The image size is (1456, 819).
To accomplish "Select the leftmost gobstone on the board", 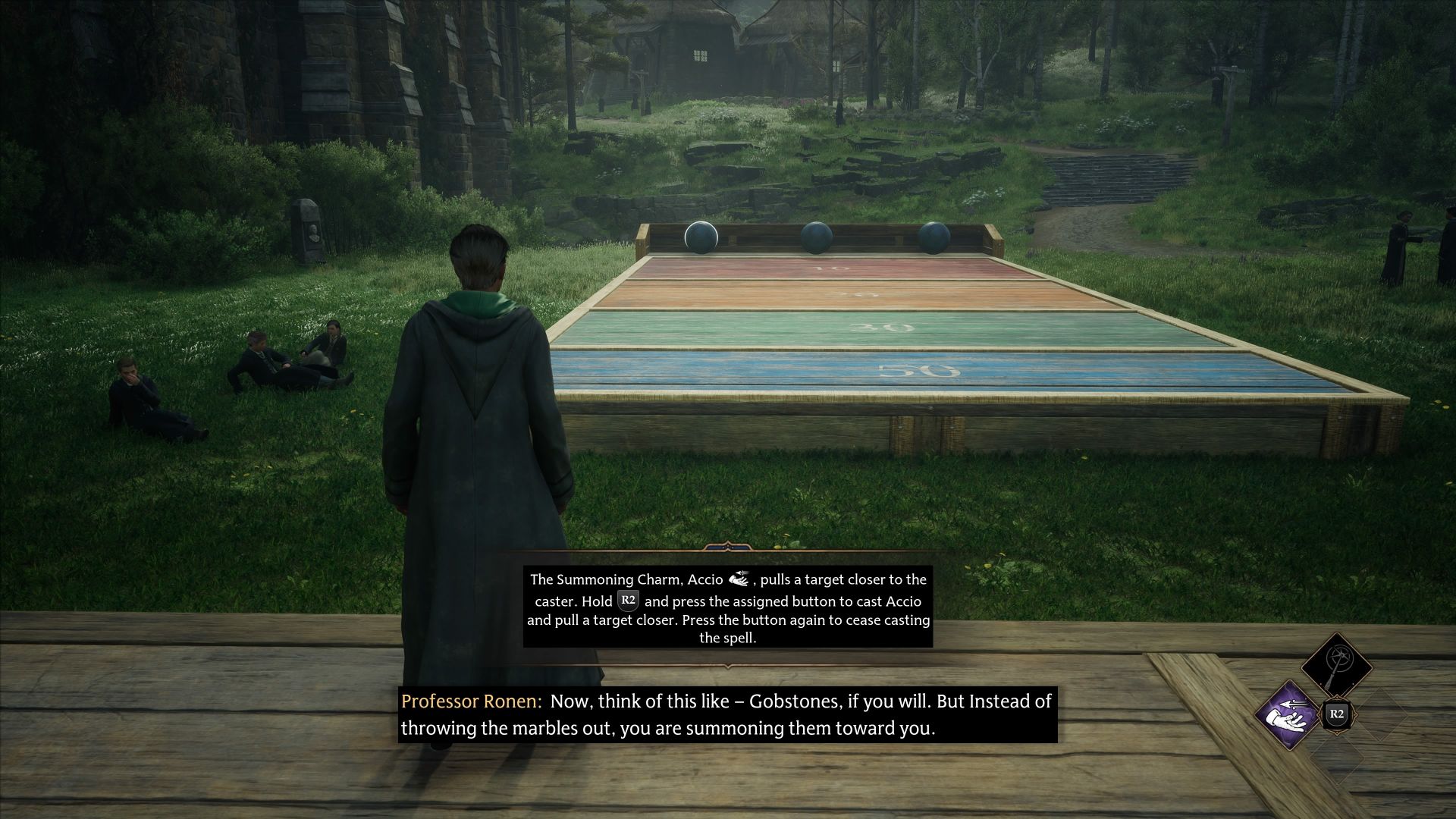I will (700, 236).
